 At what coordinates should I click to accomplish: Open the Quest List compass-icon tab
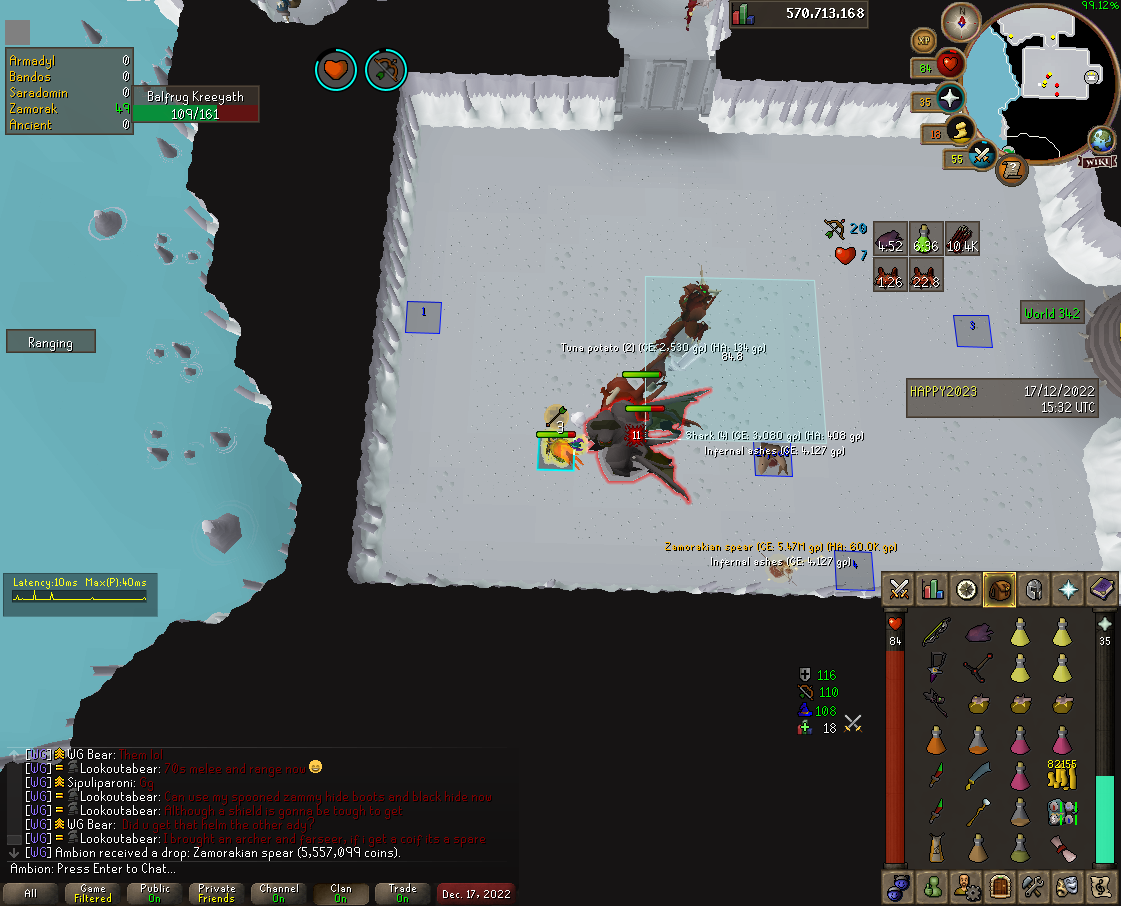(x=966, y=588)
